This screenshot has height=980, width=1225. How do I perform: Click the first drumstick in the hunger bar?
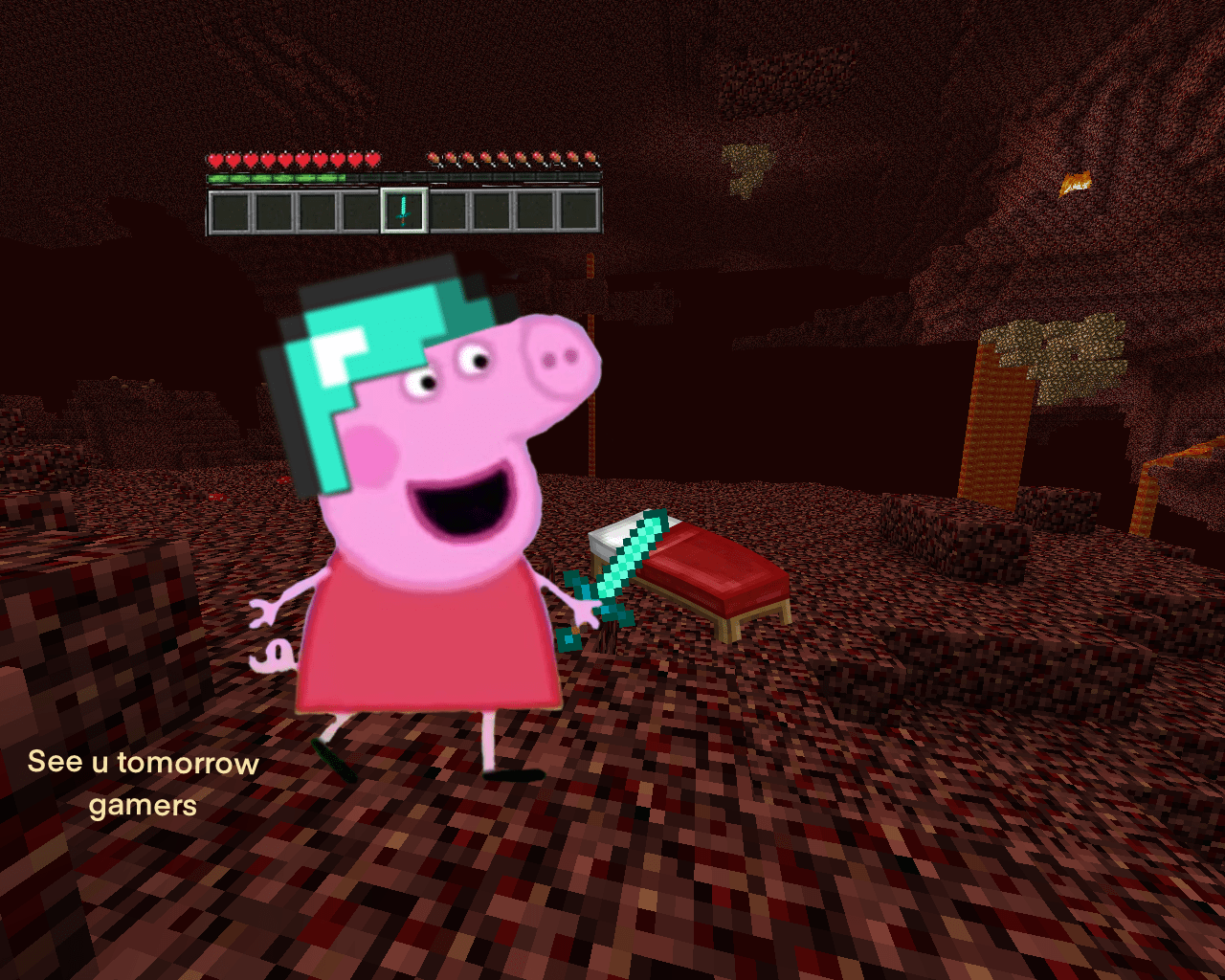[433, 158]
